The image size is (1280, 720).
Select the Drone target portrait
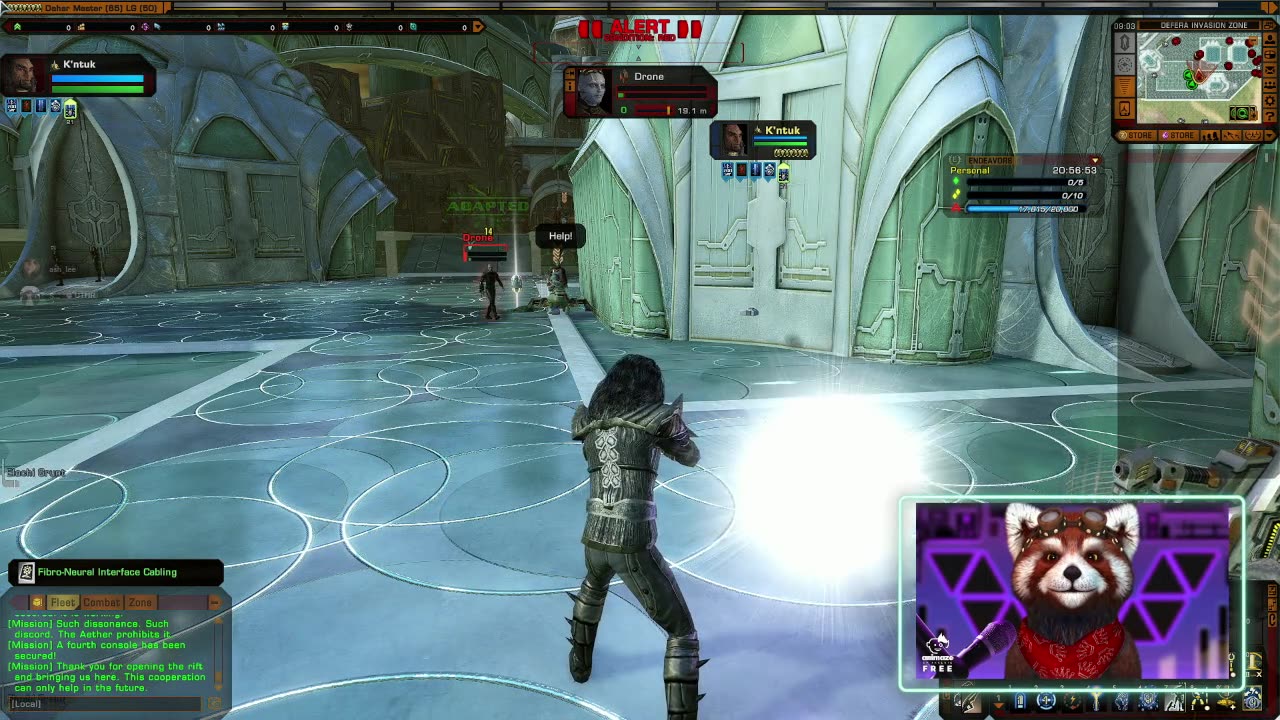tap(592, 93)
